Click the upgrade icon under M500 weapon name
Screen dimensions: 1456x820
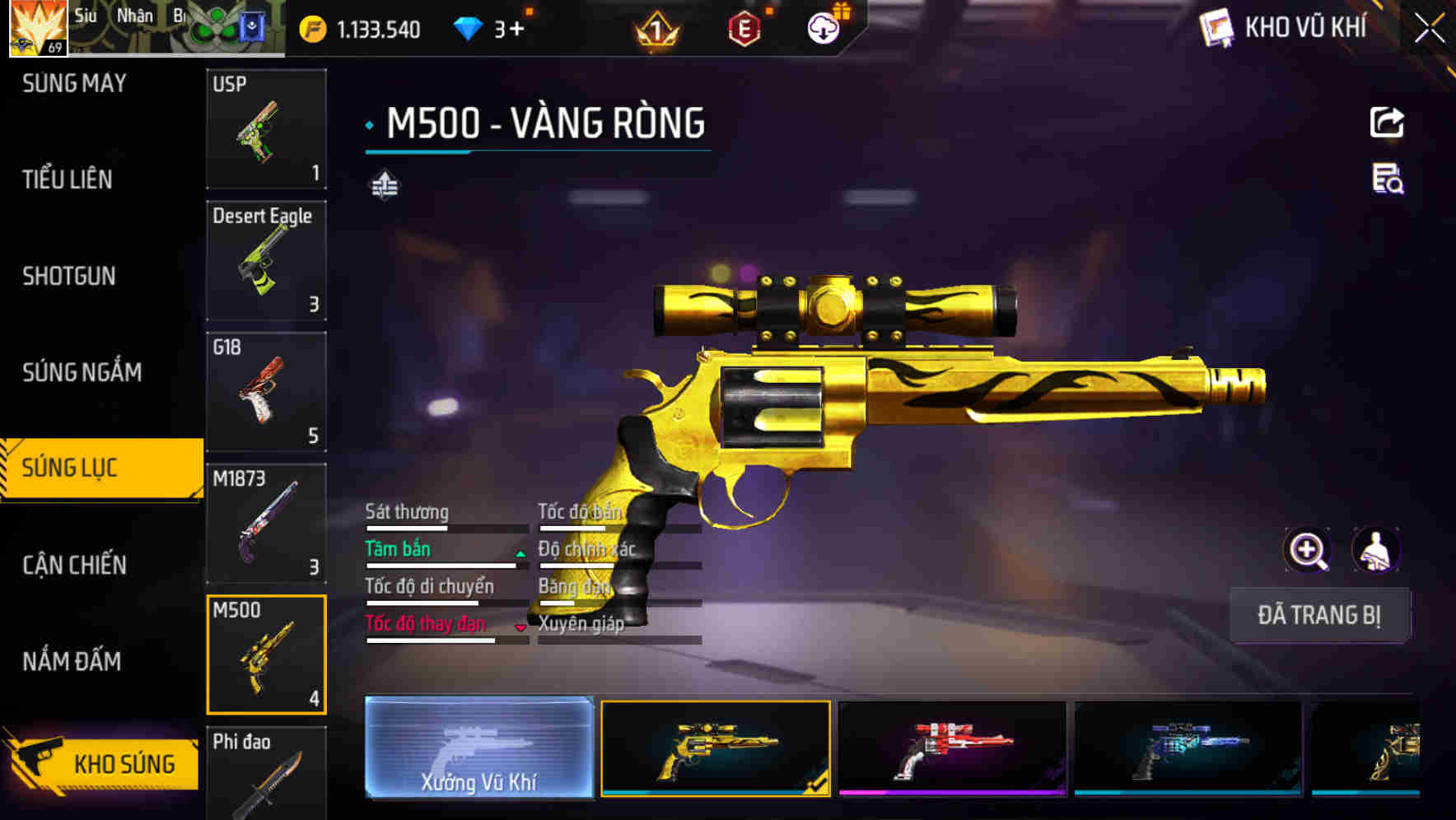point(385,185)
